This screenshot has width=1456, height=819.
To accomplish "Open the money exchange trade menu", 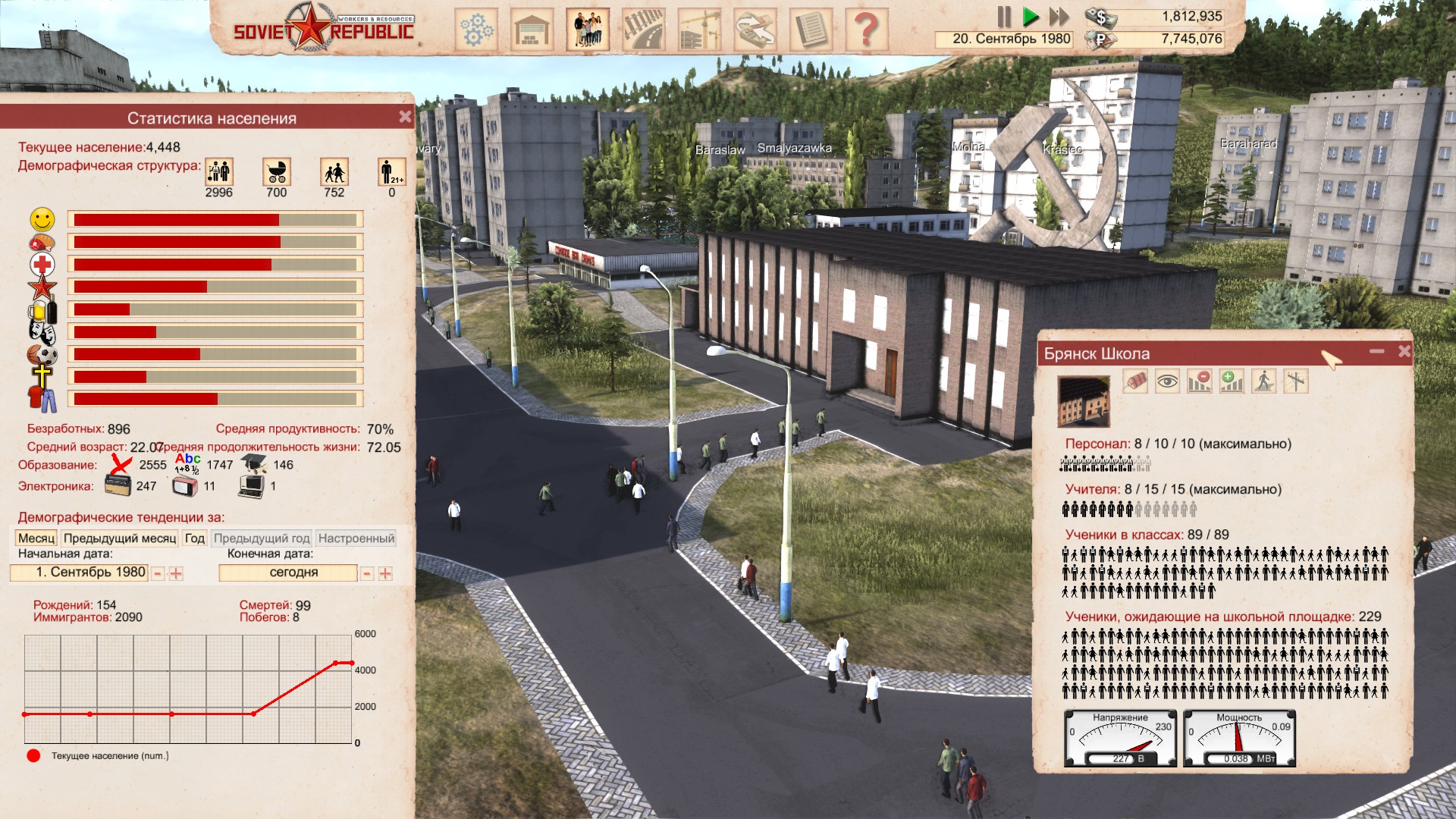I will (x=755, y=30).
